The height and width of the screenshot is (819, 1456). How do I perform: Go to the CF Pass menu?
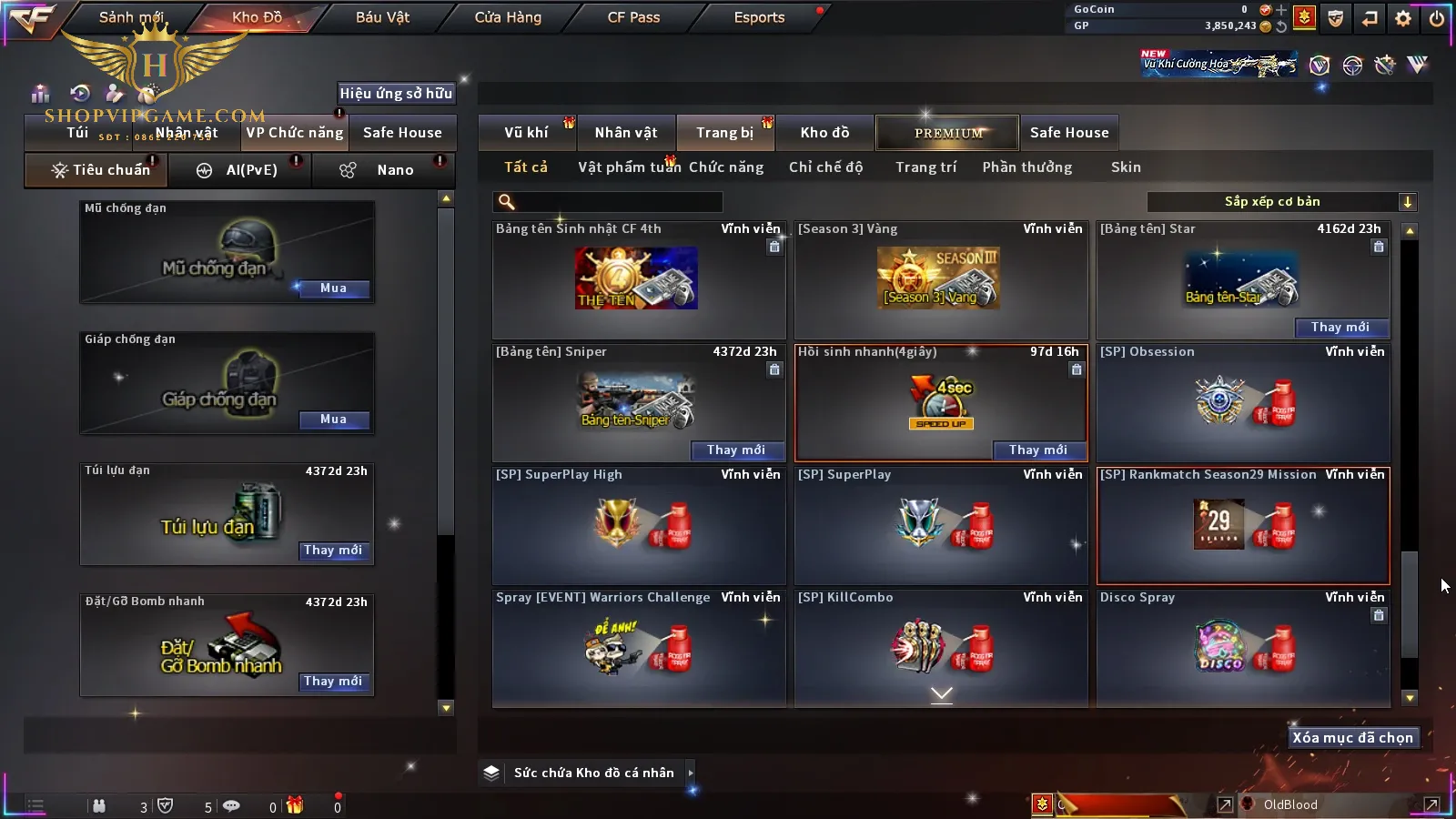(x=633, y=17)
